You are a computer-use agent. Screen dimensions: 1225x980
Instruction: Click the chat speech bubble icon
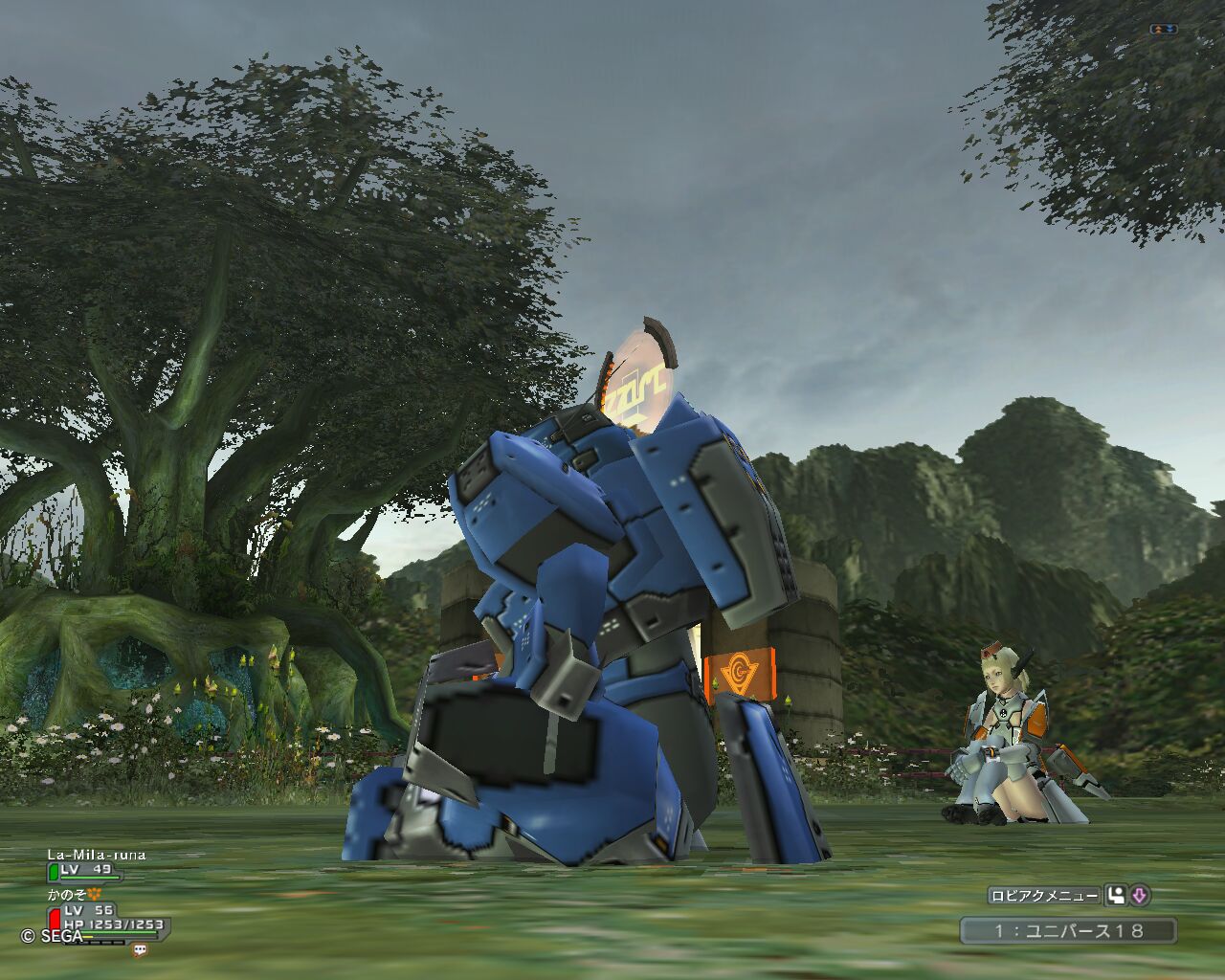[x=141, y=949]
